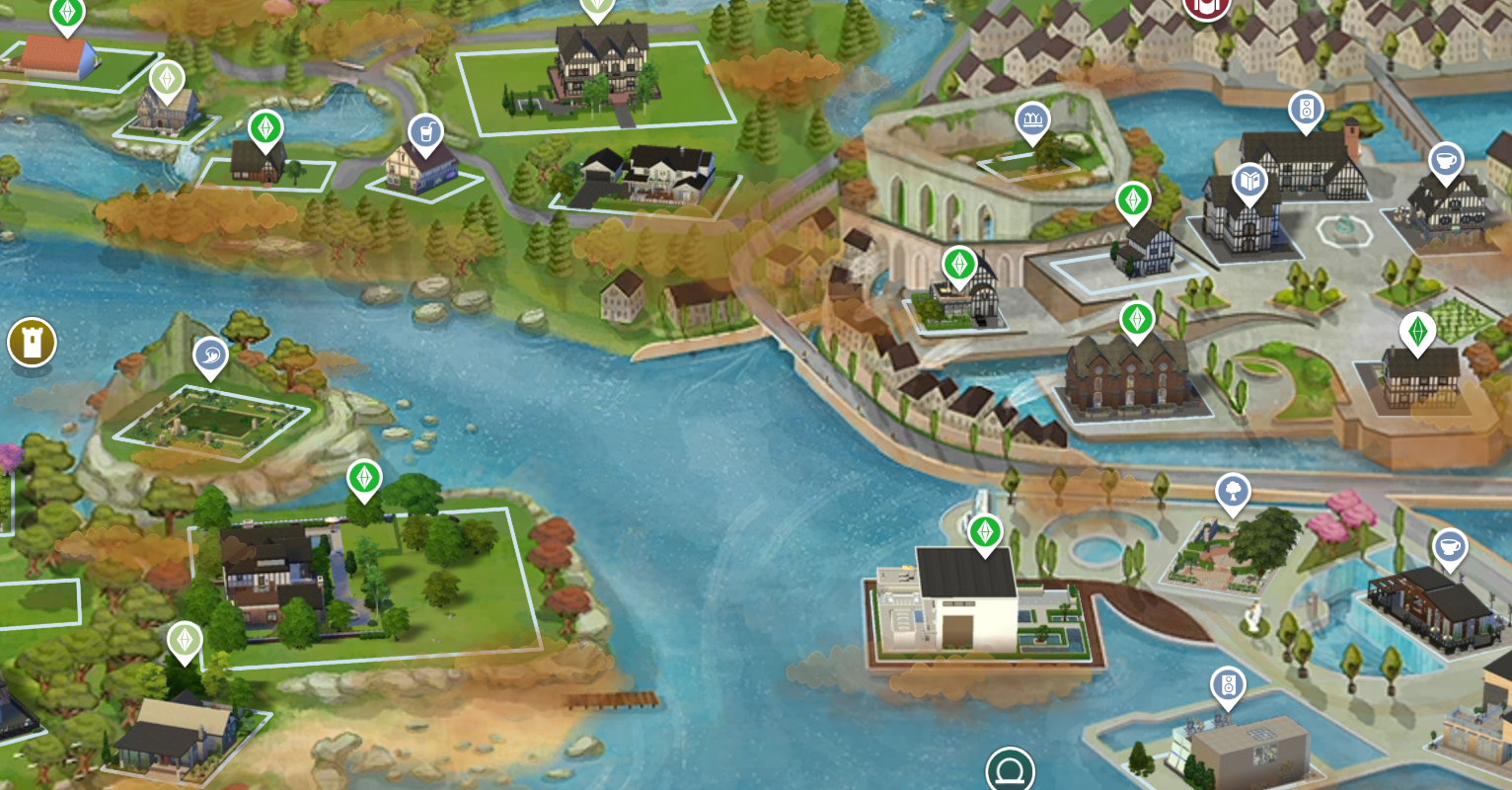Image resolution: width=1512 pixels, height=790 pixels.
Task: Click the lot marker on the walled ruins
Action: click(x=1032, y=121)
